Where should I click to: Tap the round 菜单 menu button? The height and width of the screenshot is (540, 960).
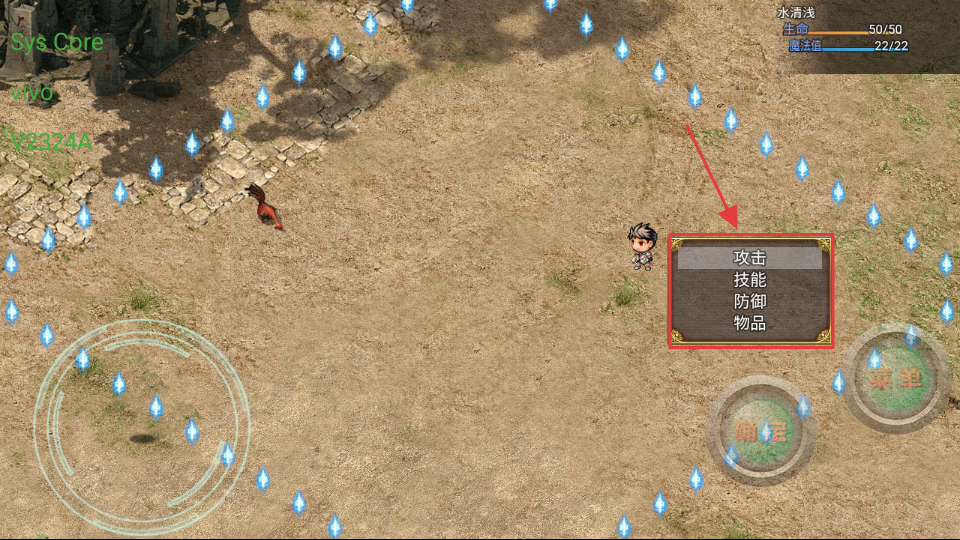click(895, 378)
